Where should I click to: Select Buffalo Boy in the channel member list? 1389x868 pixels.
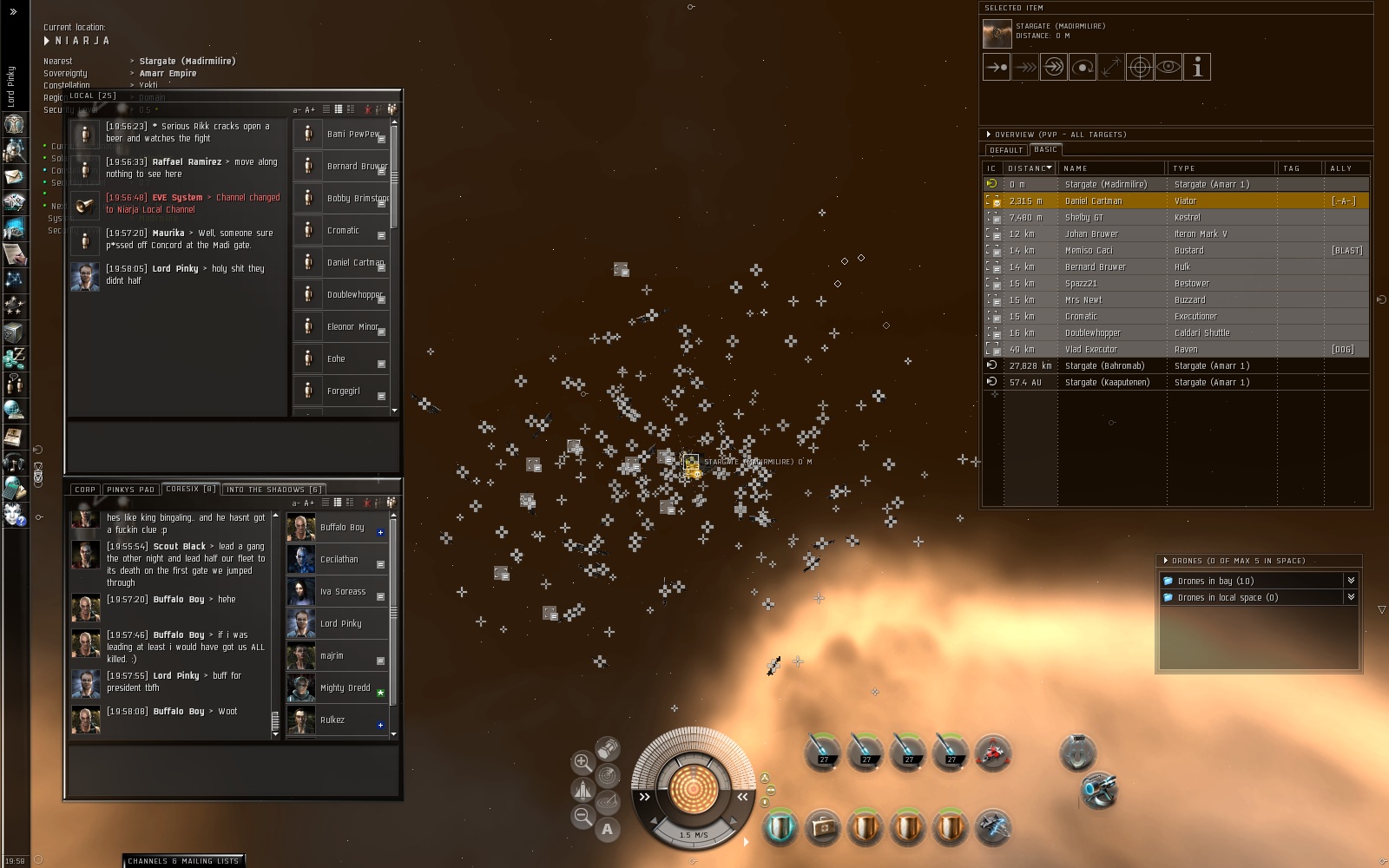click(x=341, y=528)
